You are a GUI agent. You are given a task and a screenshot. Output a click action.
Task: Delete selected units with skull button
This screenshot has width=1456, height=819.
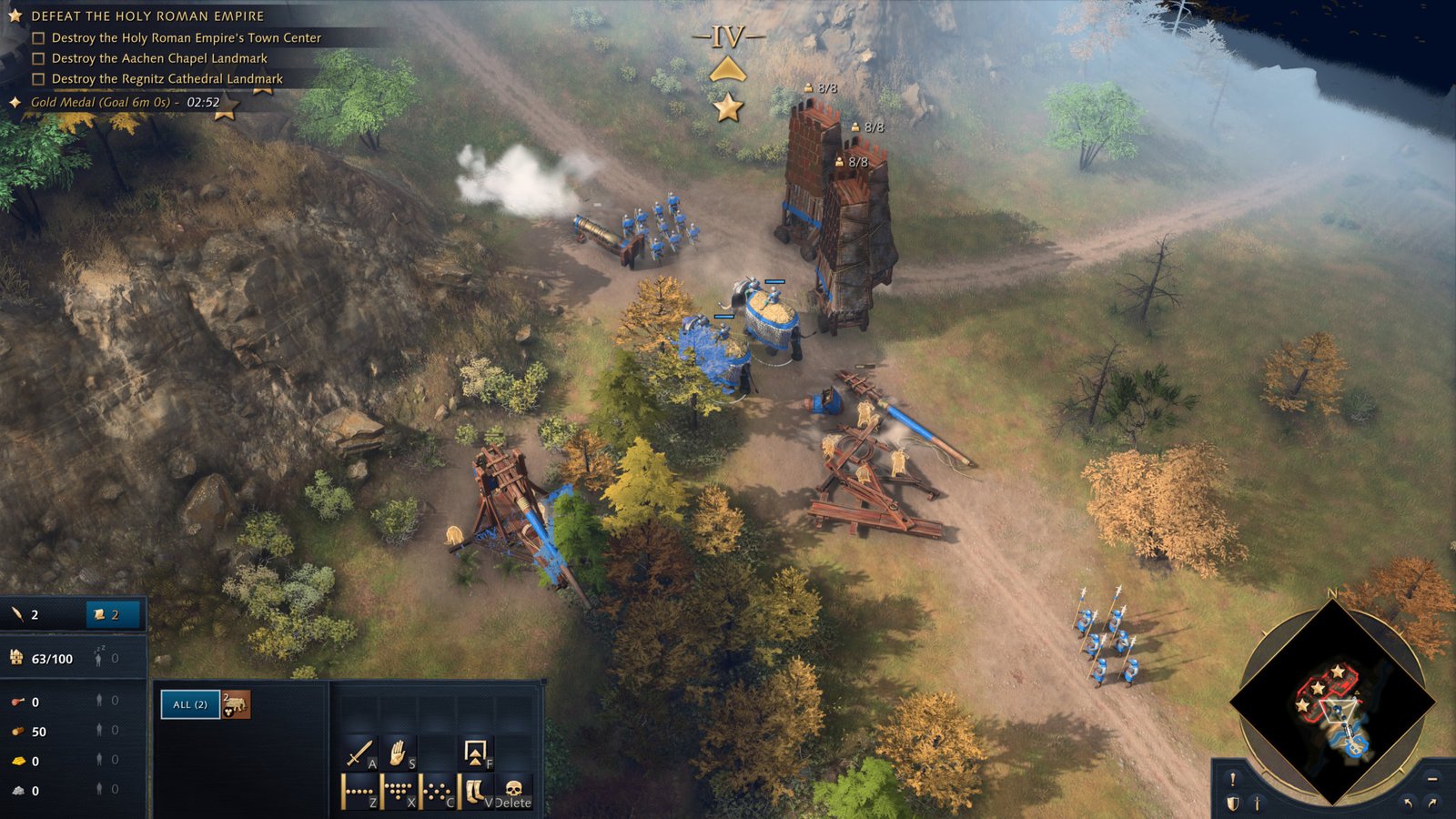(x=513, y=790)
